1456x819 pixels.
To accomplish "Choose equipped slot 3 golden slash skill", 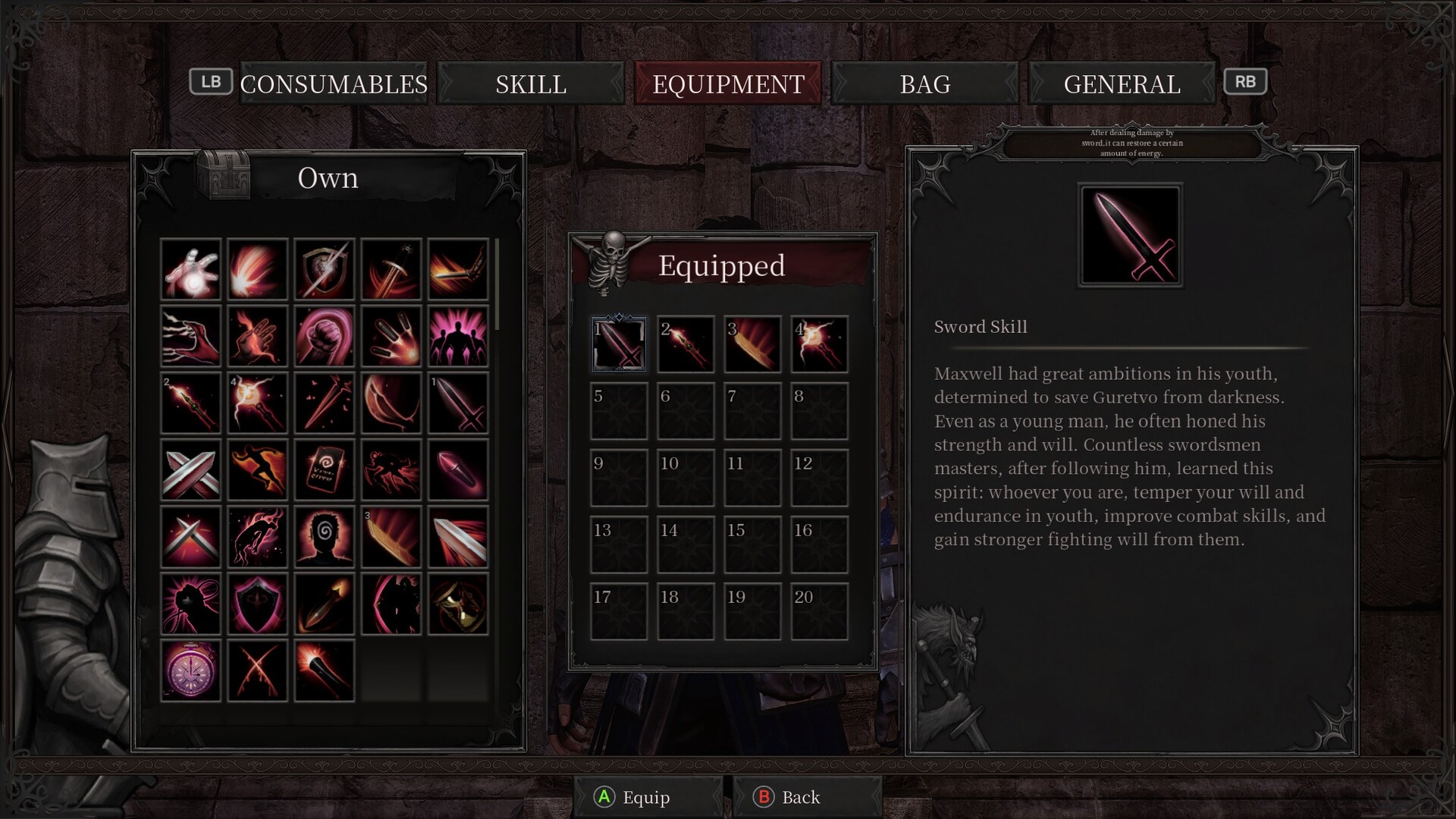I will pyautogui.click(x=752, y=344).
